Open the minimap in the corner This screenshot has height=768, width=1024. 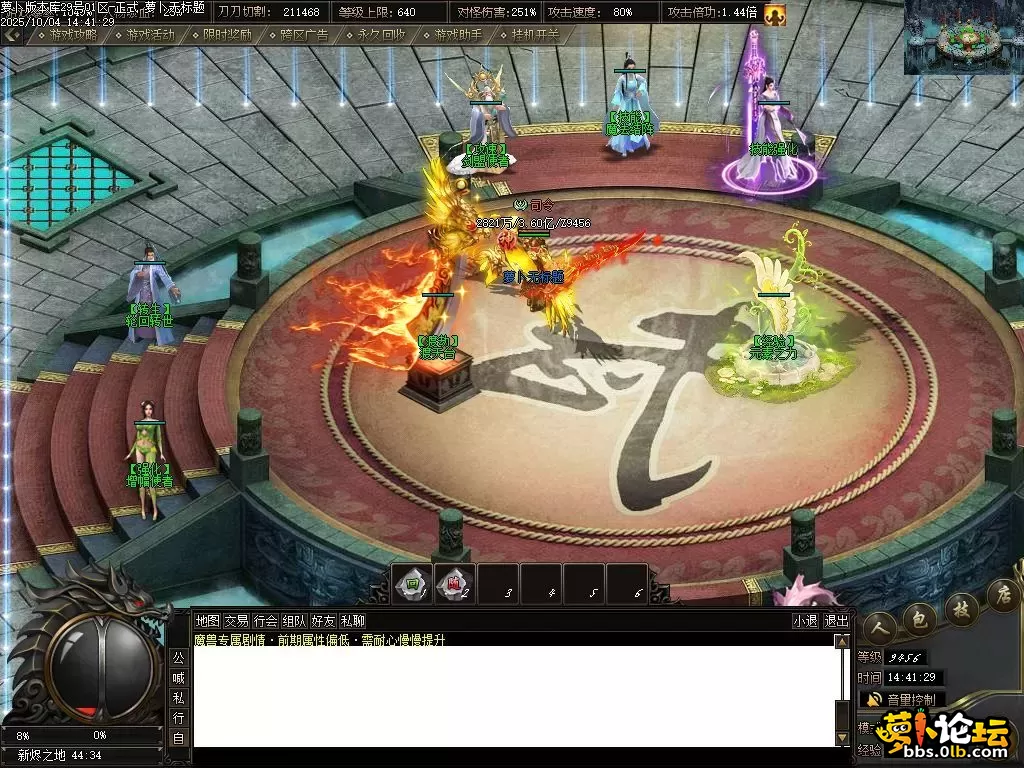pos(963,37)
